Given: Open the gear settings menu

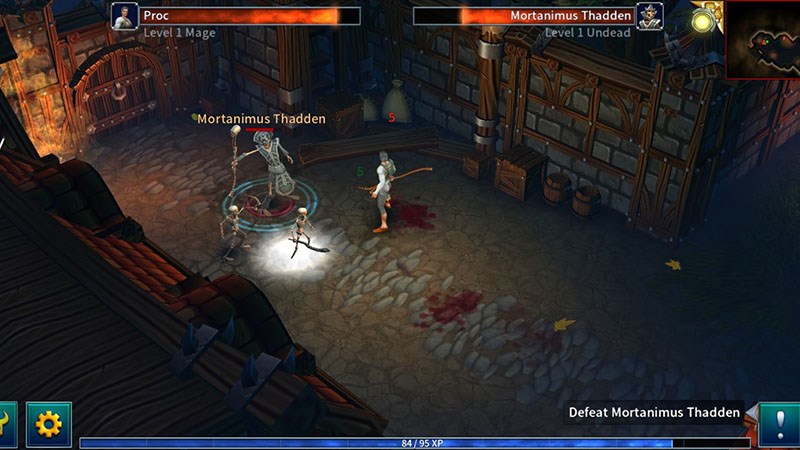Looking at the screenshot, I should pos(48,424).
